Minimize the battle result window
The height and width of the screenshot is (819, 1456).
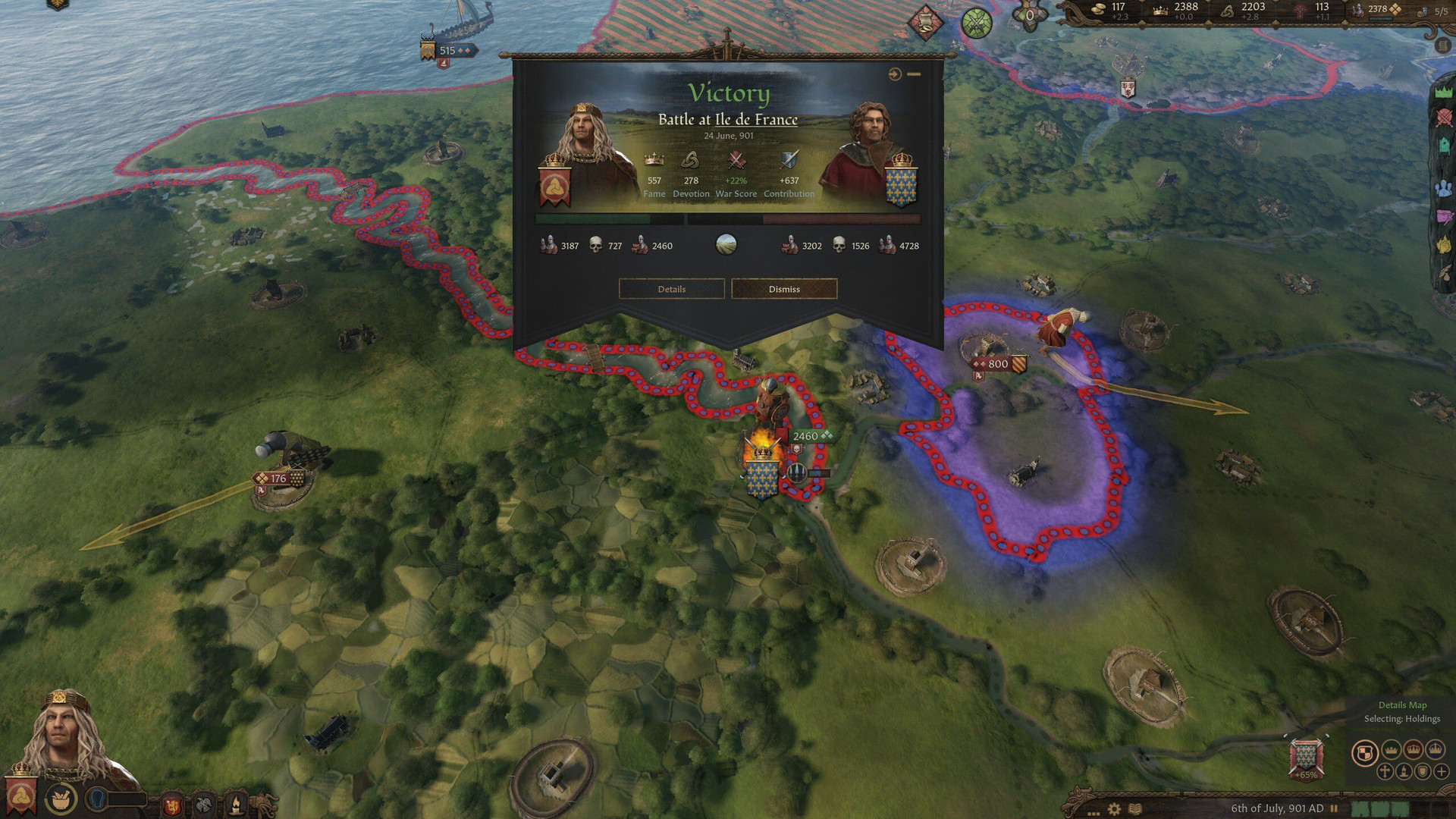(x=914, y=74)
